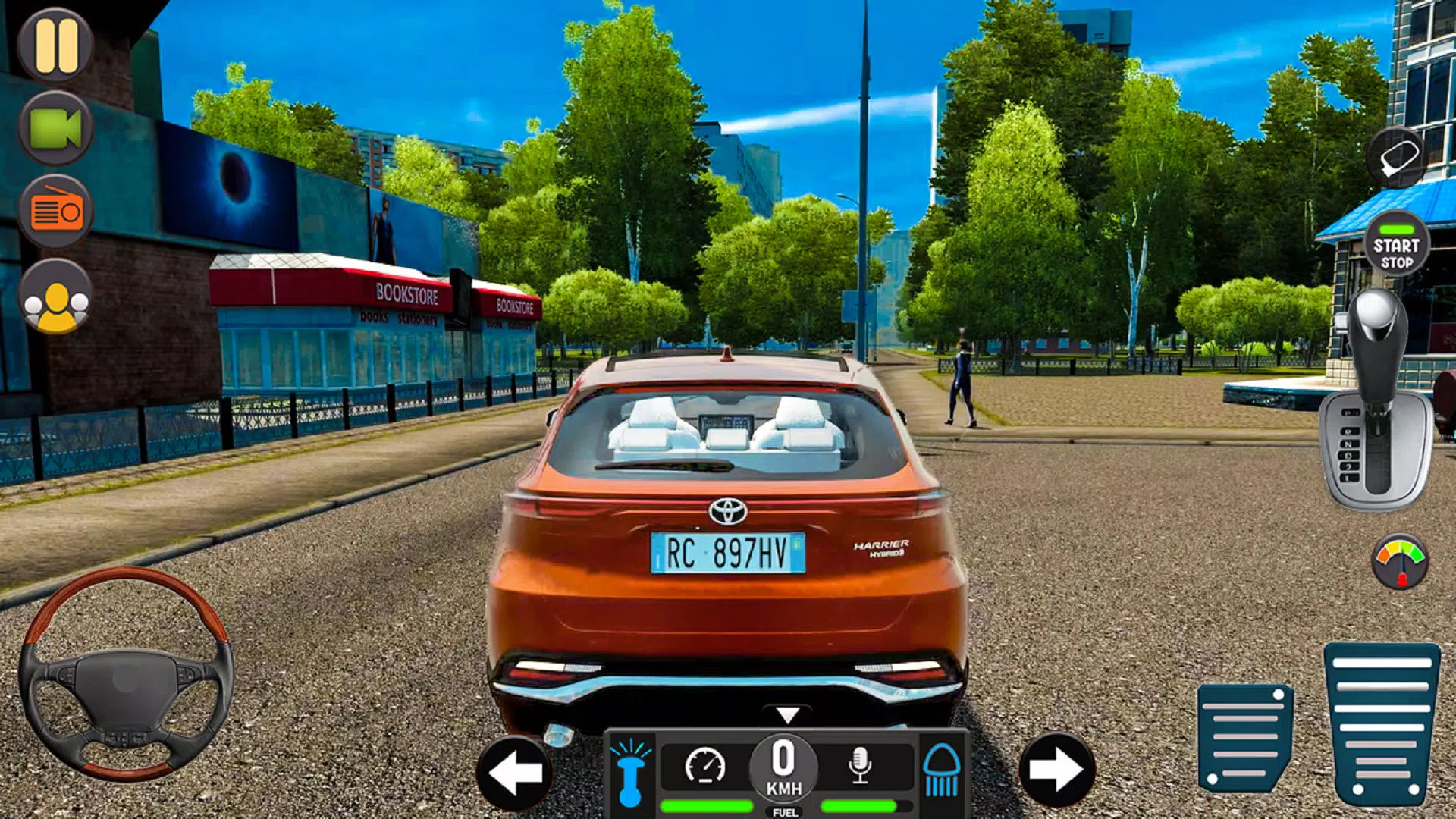Step on the brake pedal
The image size is (1456, 819).
[x=1245, y=737]
